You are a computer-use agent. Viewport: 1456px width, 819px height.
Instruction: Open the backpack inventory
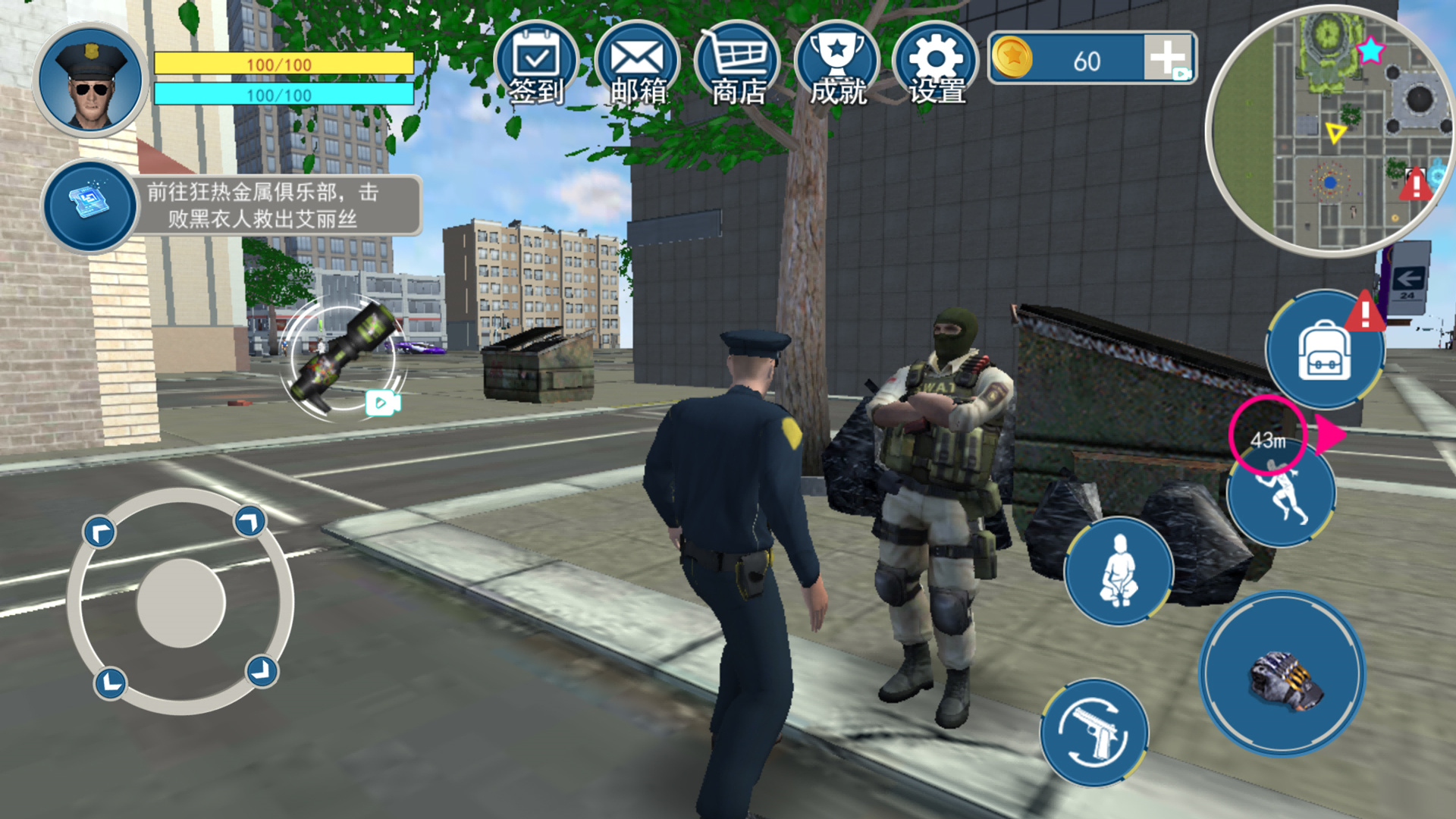click(1324, 352)
